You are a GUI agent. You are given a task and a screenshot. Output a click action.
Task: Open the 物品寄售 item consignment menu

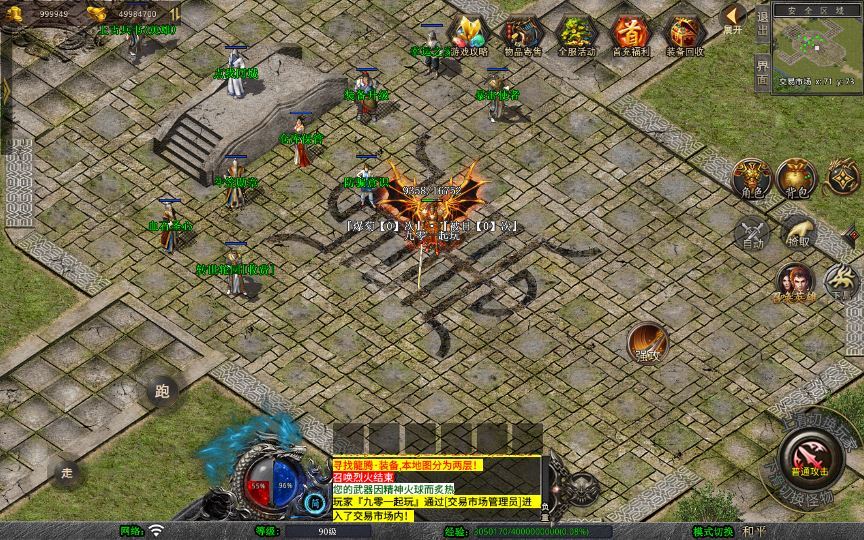coord(521,36)
